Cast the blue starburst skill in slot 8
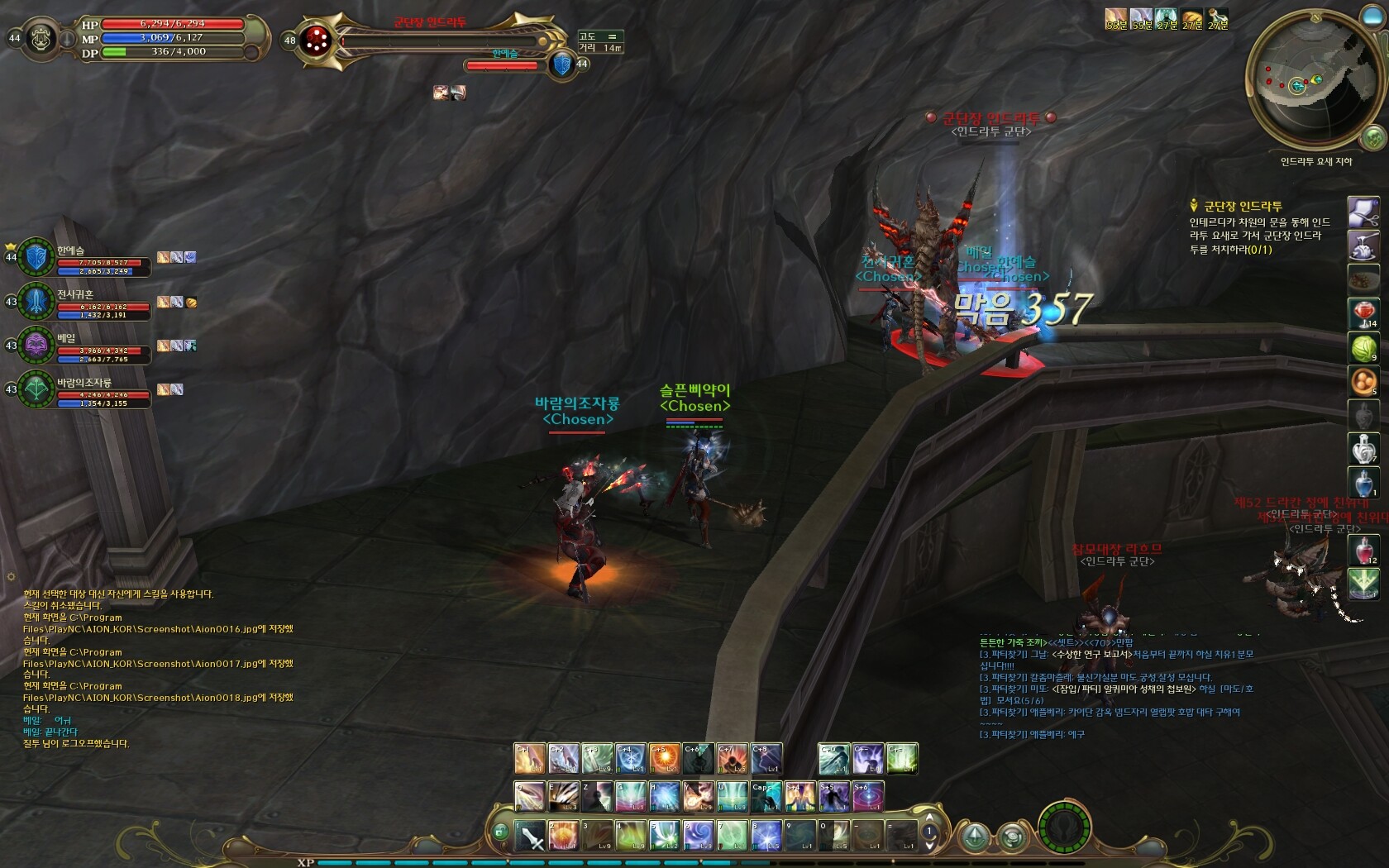Viewport: 1389px width, 868px height. click(x=766, y=835)
